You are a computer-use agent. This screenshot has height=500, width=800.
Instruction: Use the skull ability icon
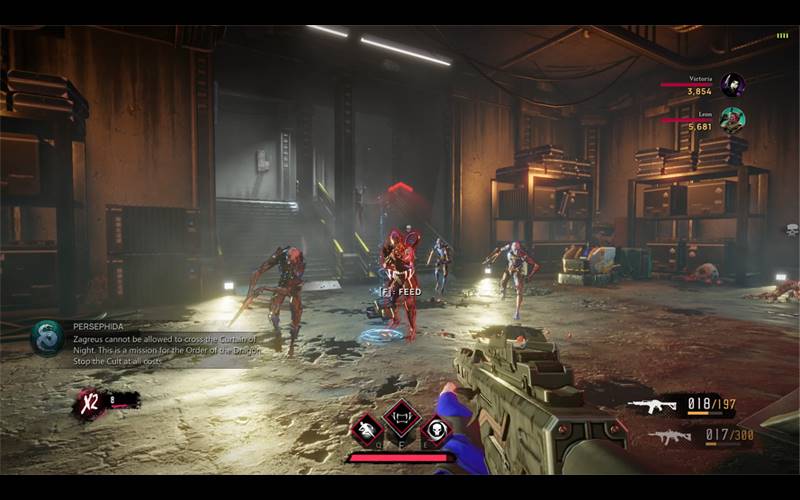[435, 429]
